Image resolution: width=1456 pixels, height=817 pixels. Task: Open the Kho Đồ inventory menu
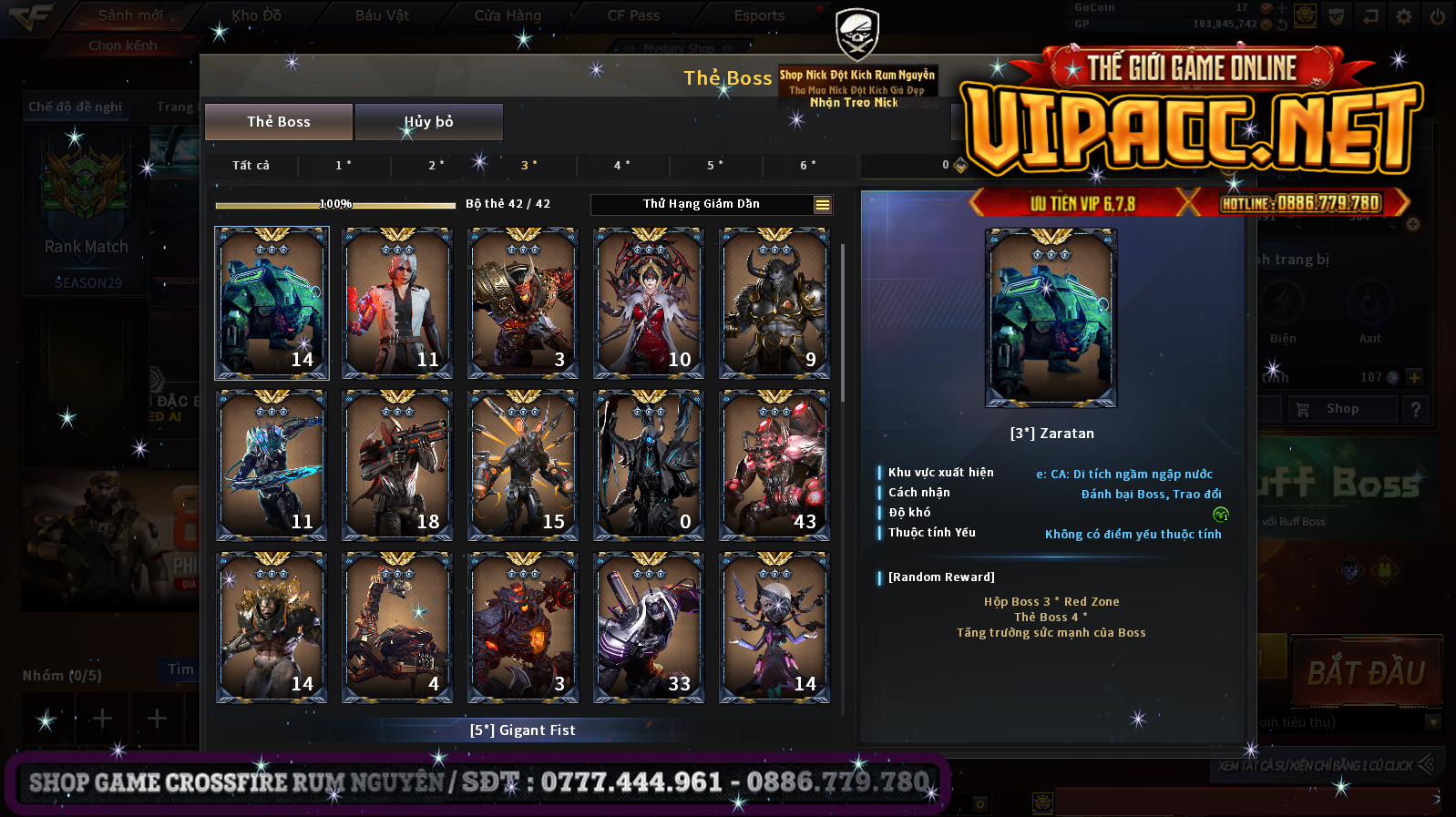point(257,15)
